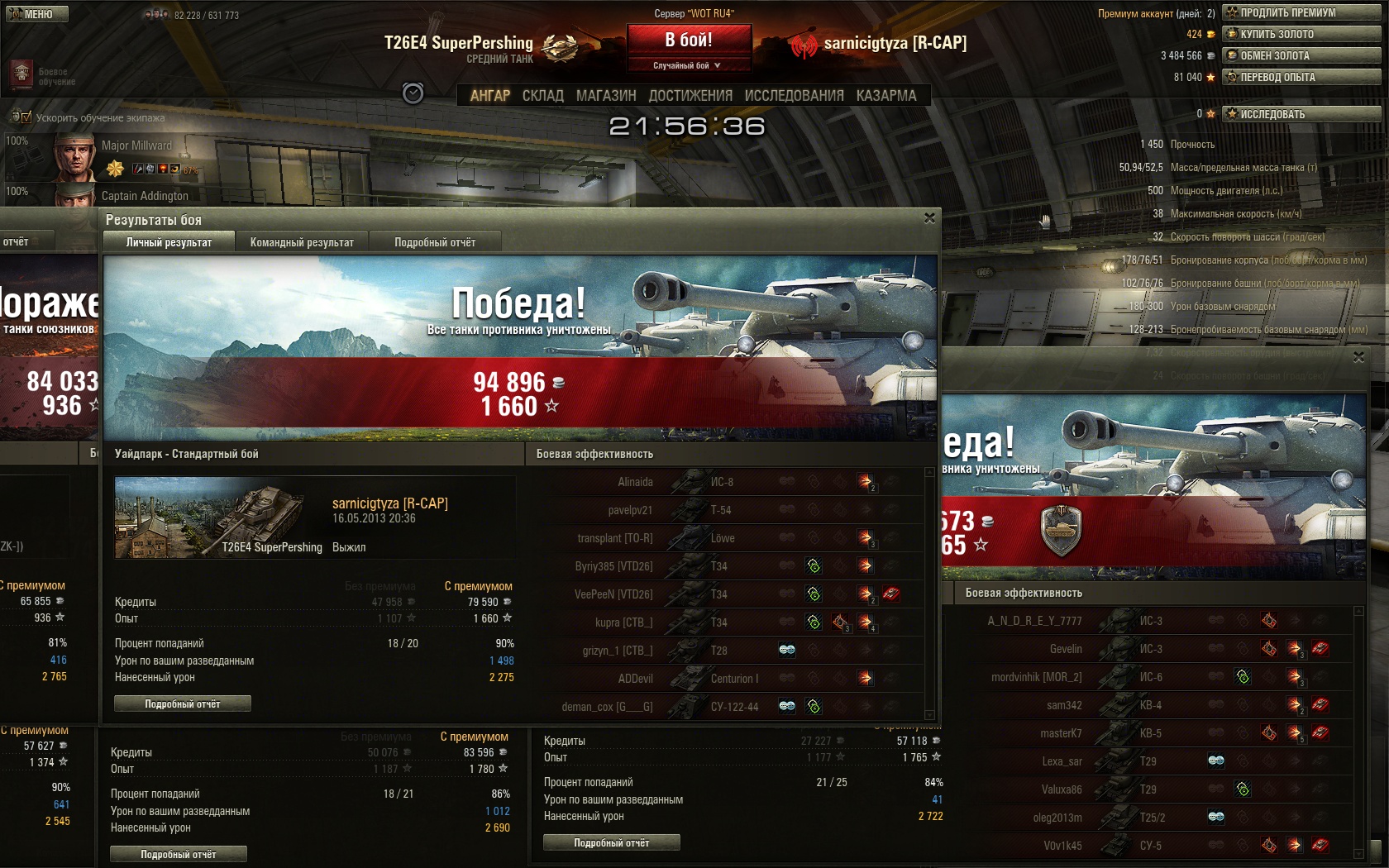The image size is (1389, 868).
Task: Go to the ДОСТИЖЕНИЯ section
Action: [690, 96]
